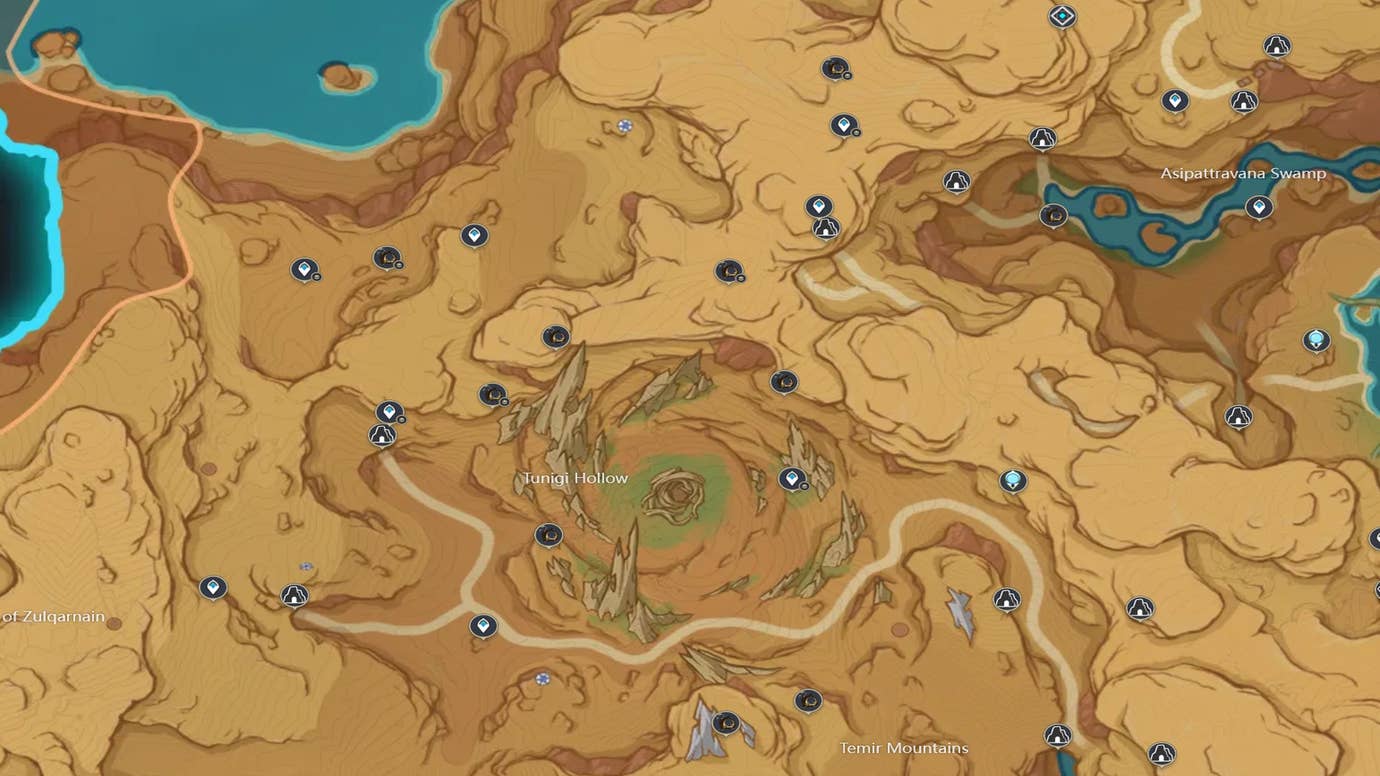
Task: Open the domain marker northwest of Tunigi Hollow
Action: coord(381,436)
